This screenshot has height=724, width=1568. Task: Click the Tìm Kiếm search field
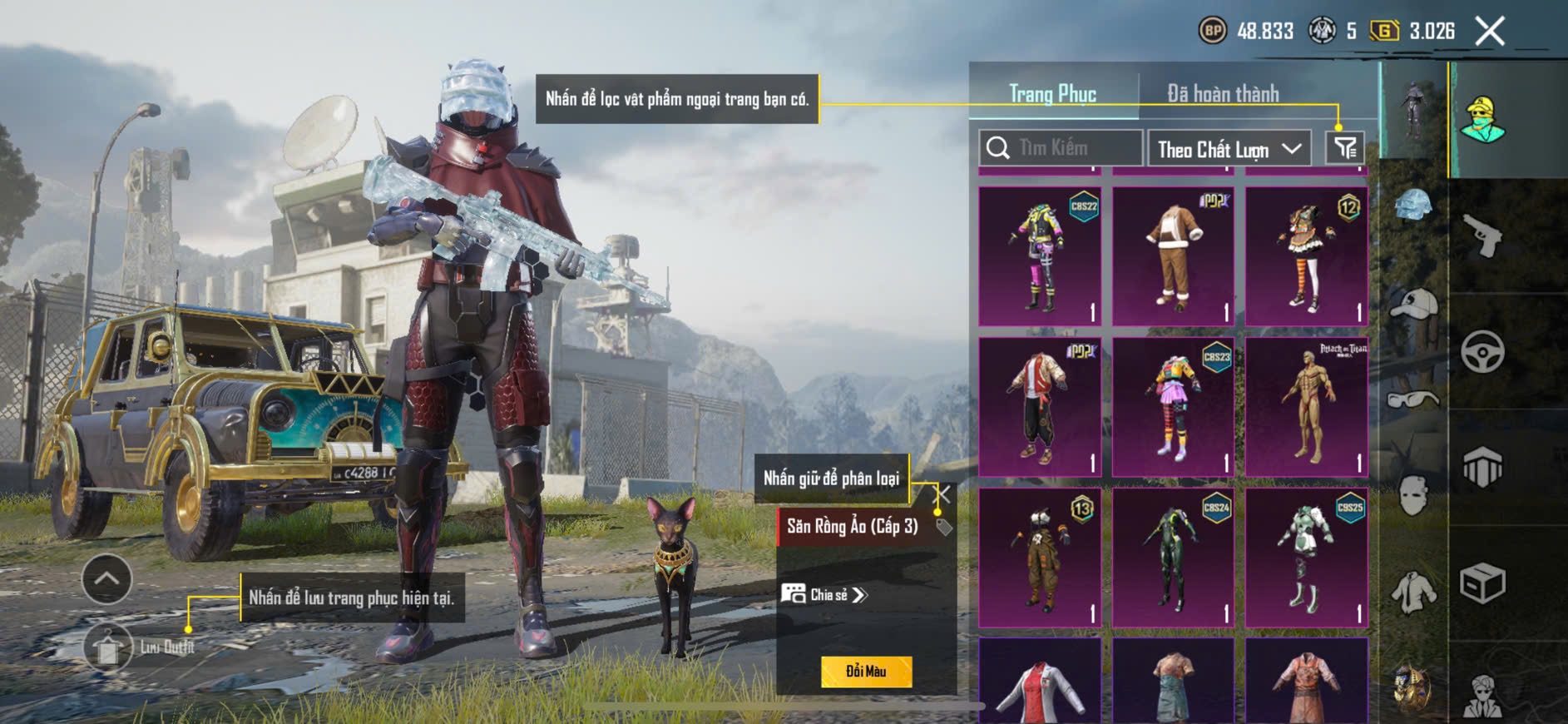1061,148
